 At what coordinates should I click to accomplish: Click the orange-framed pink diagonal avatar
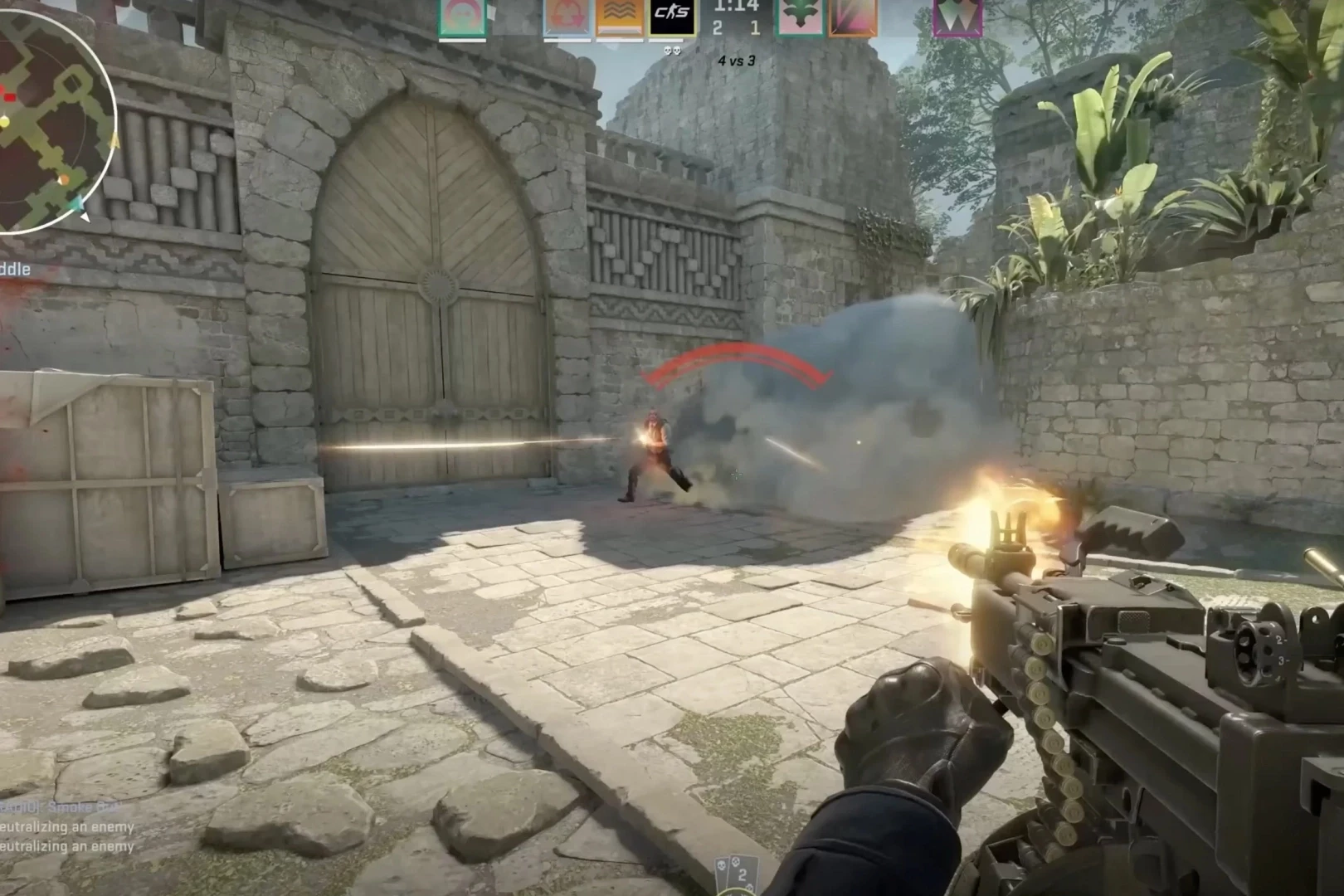point(852,17)
